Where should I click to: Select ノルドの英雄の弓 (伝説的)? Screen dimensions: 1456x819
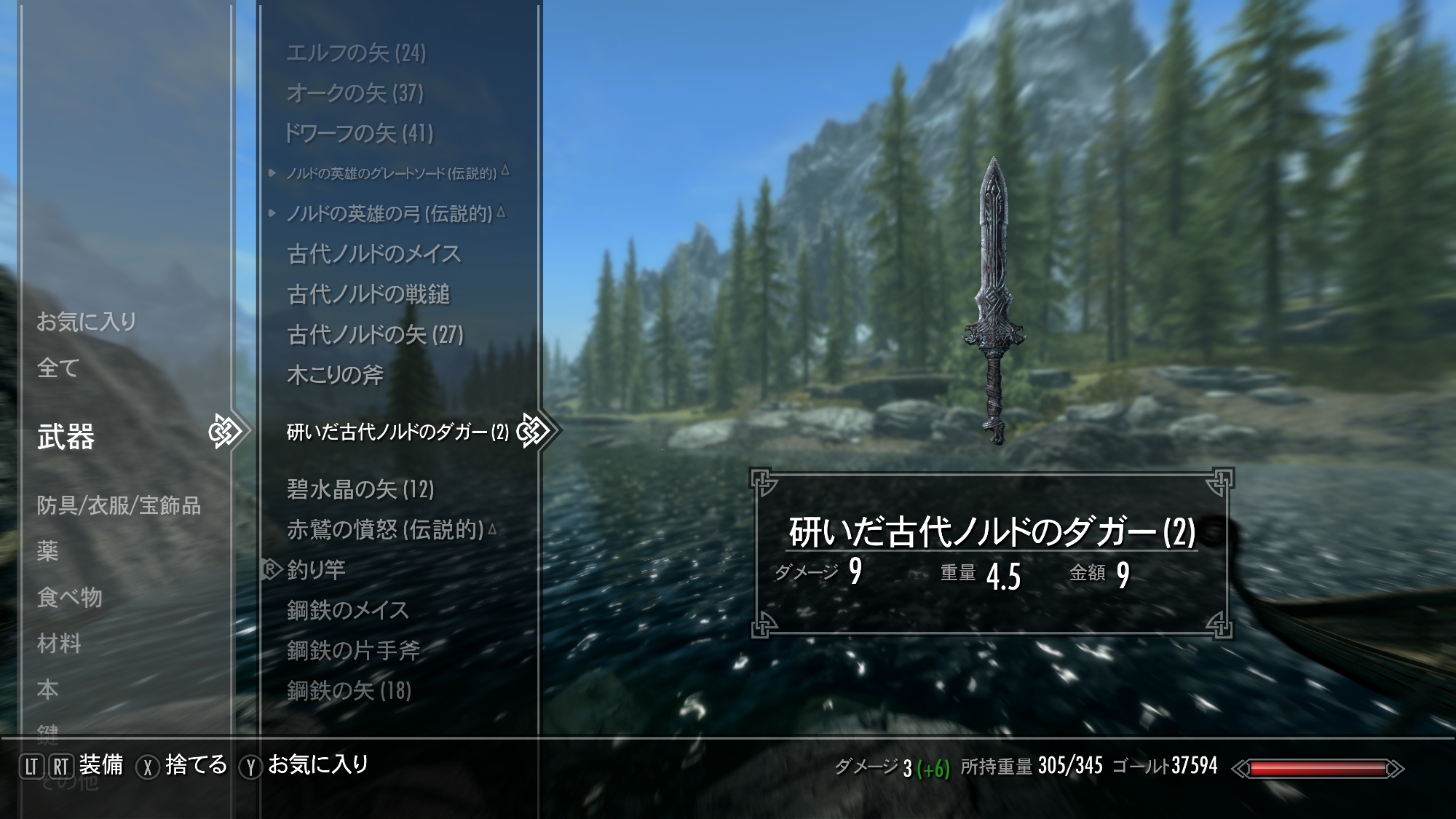coord(389,214)
